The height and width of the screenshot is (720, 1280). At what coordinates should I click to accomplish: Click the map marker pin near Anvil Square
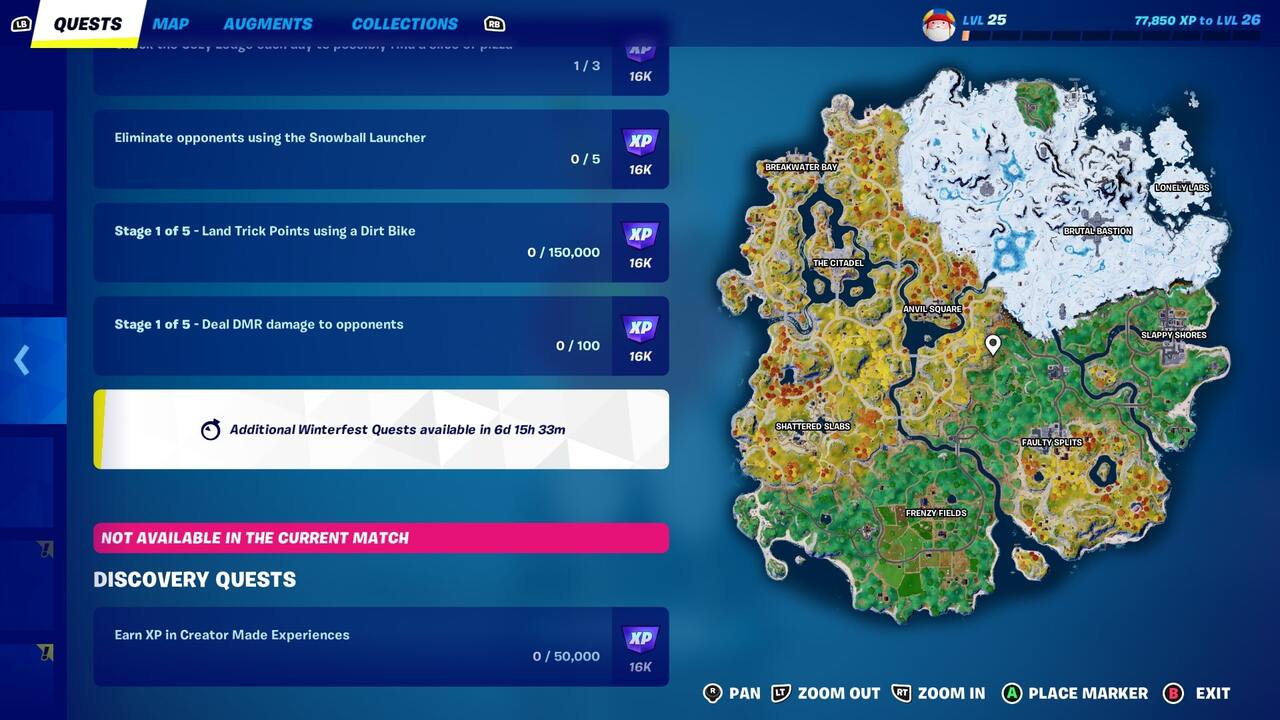tap(992, 344)
